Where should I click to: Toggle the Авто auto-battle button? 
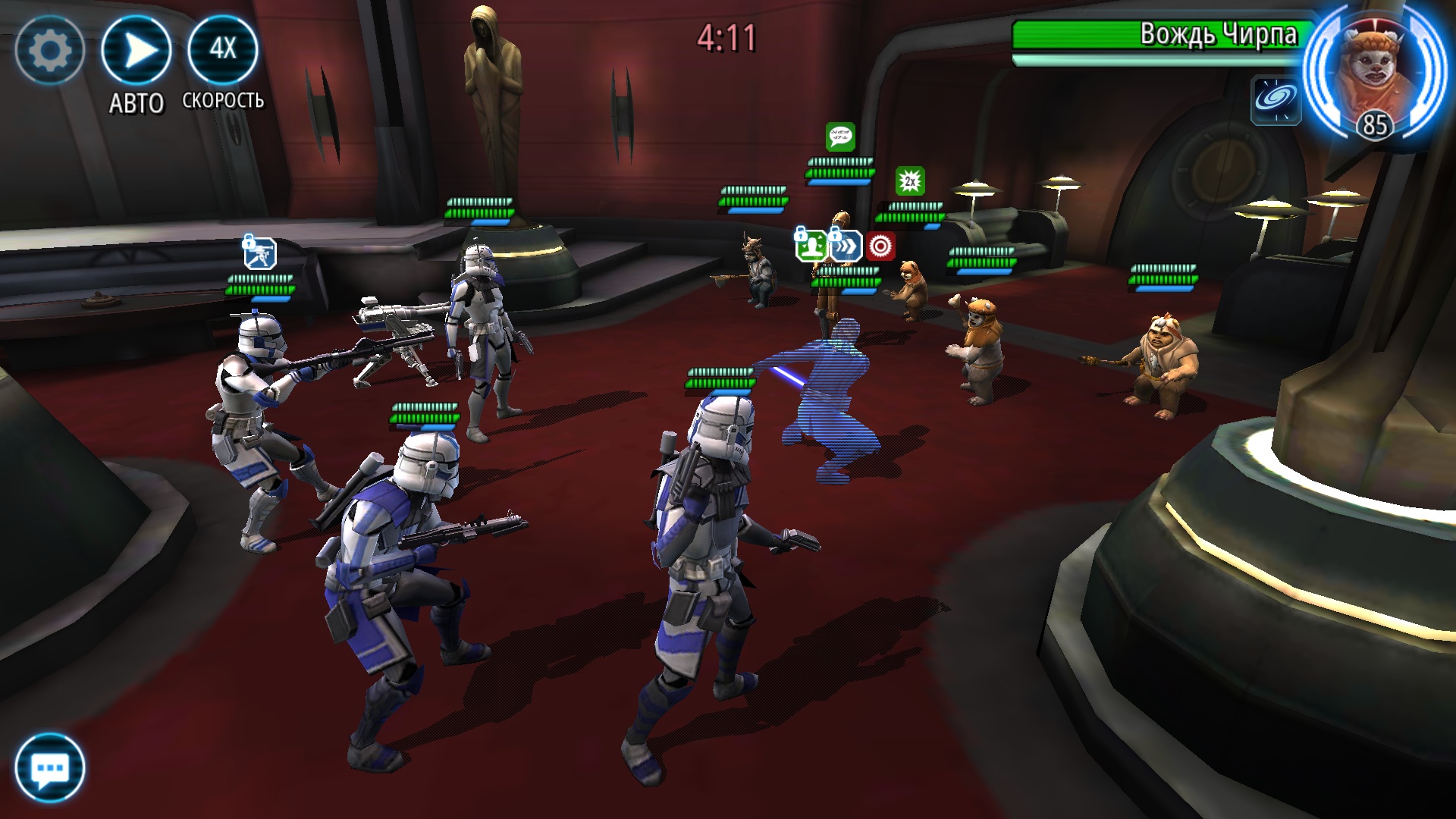pos(136,51)
